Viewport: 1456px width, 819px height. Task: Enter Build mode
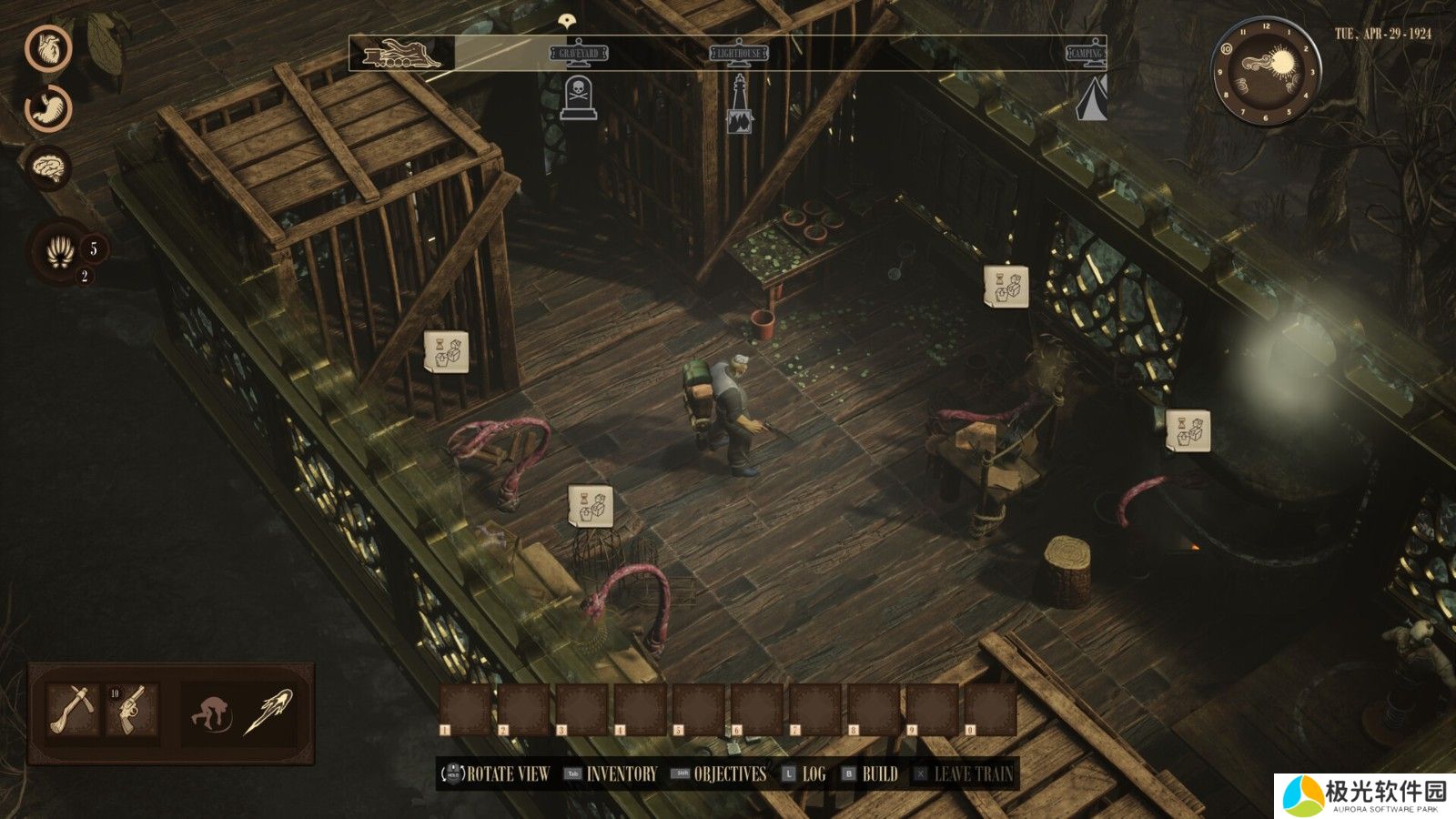[879, 774]
